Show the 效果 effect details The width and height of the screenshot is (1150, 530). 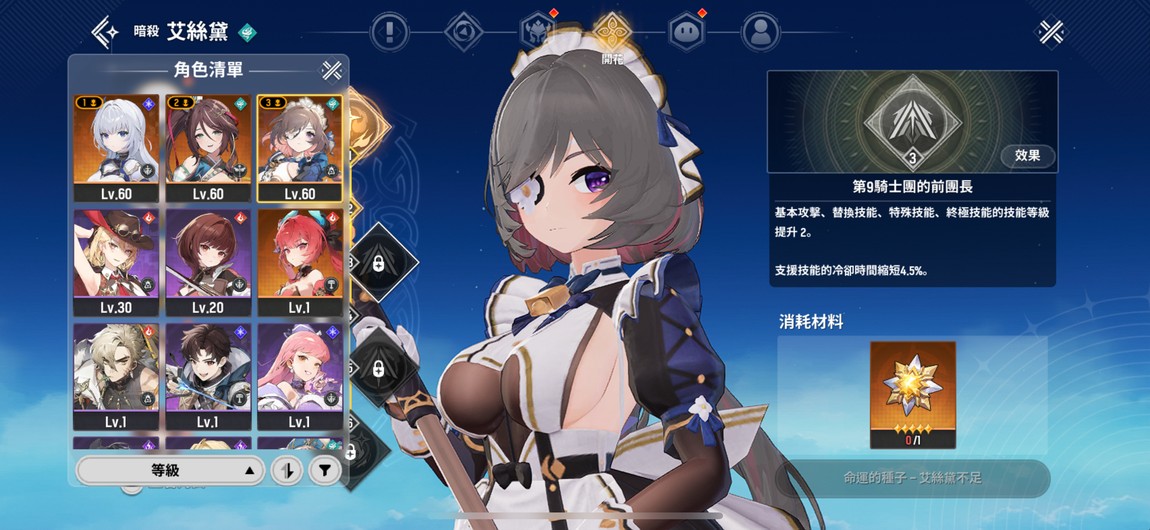[1027, 155]
